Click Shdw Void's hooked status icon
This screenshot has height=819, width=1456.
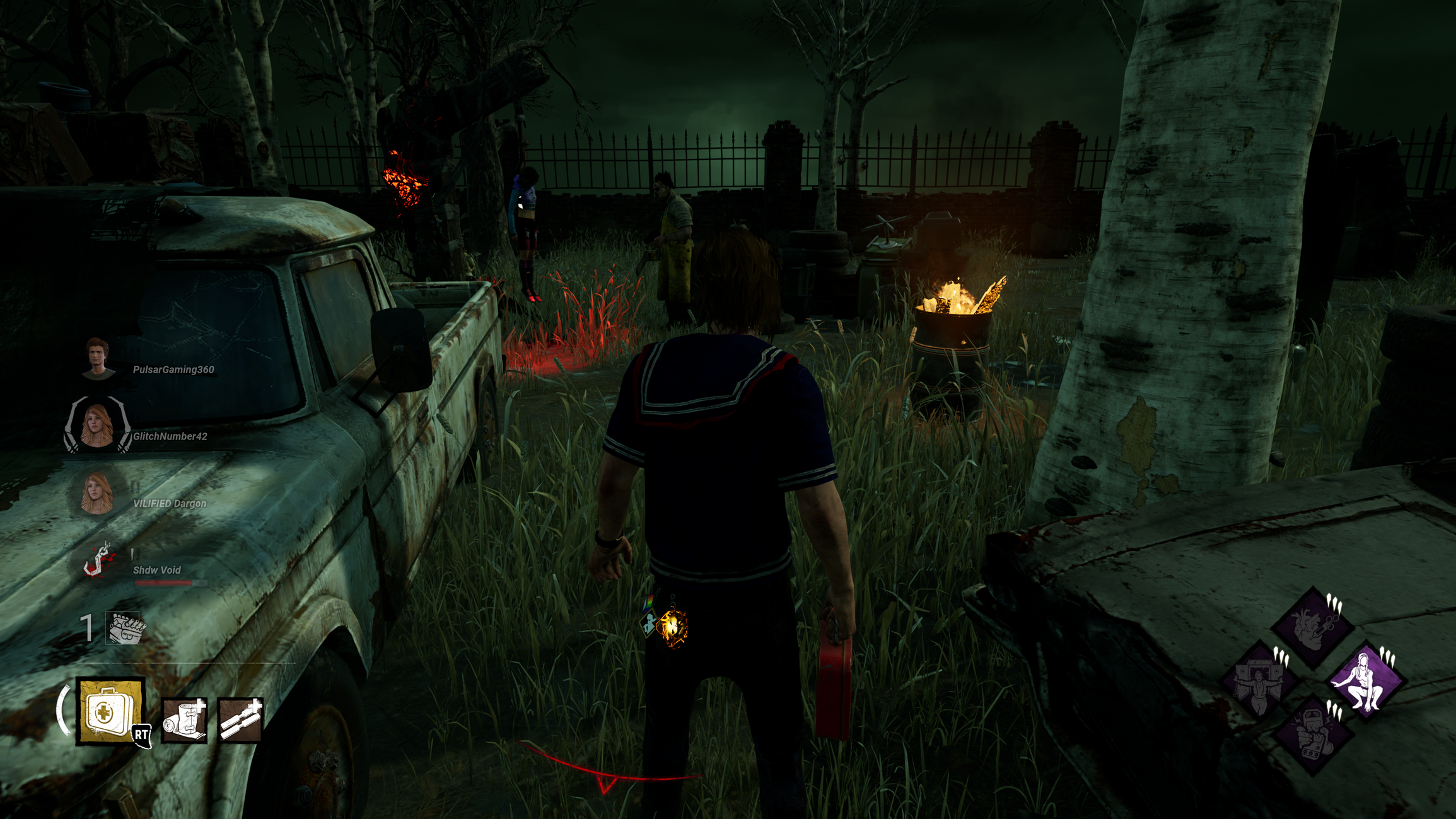(99, 560)
